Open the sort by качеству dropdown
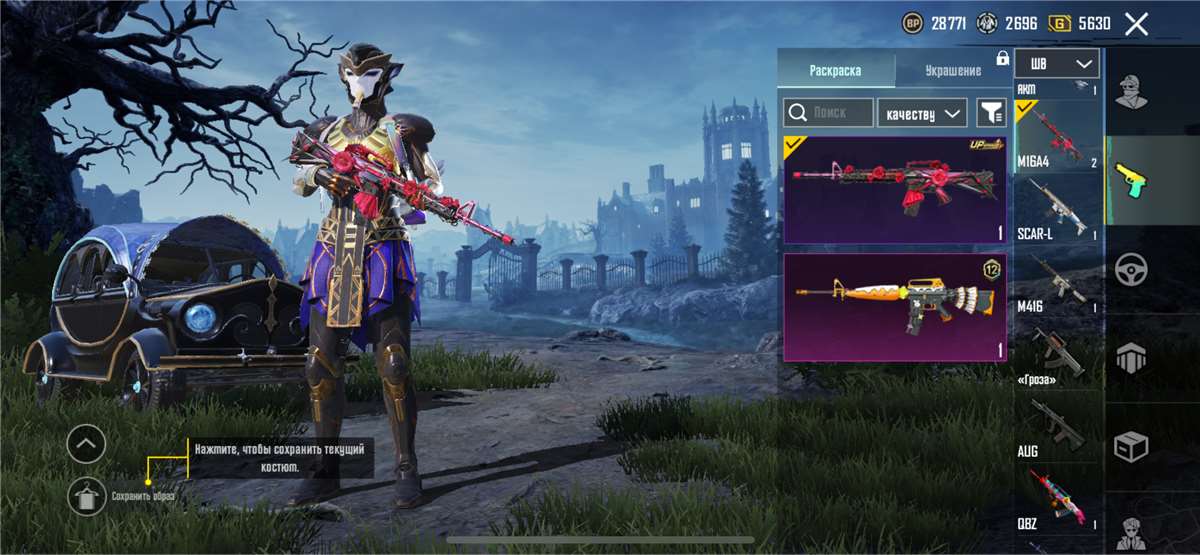The width and height of the screenshot is (1200, 555). click(922, 113)
